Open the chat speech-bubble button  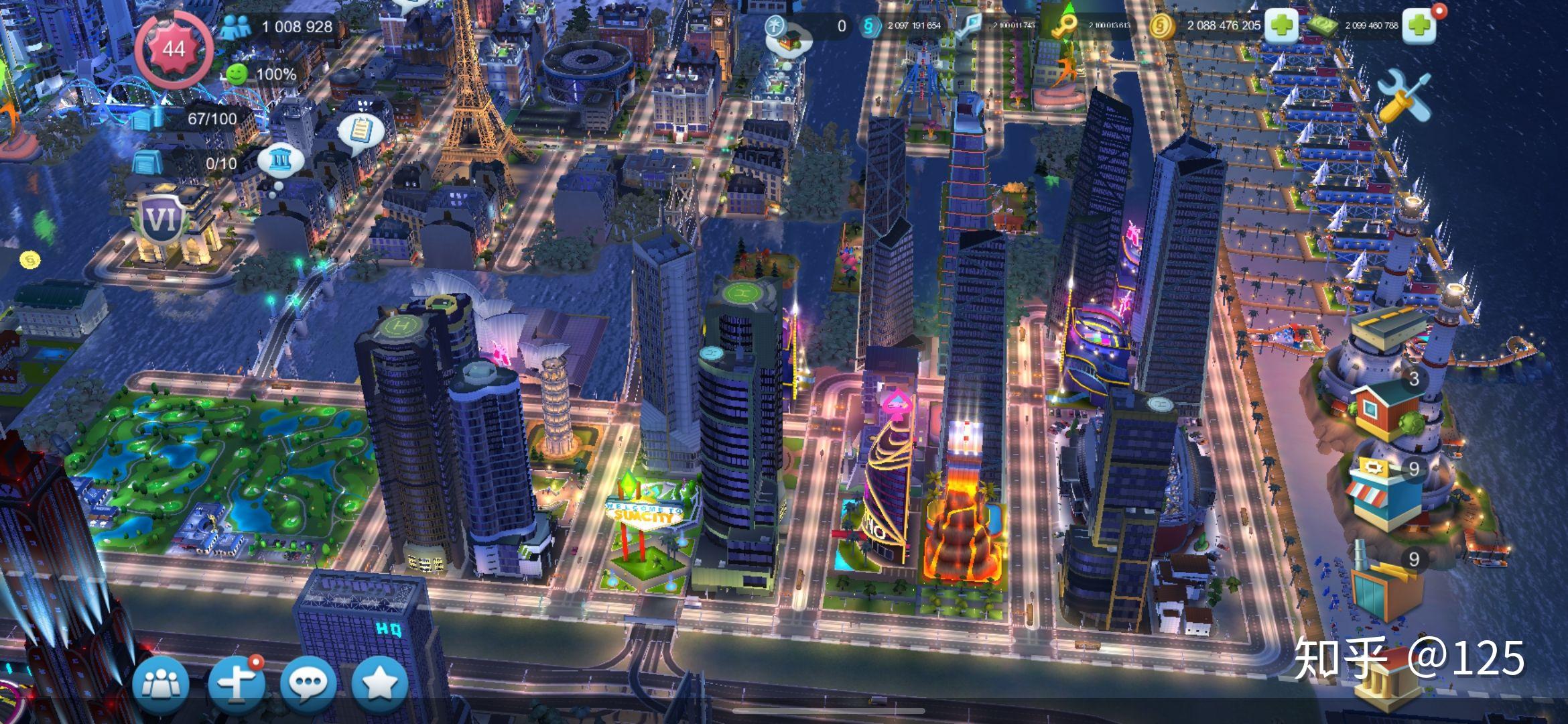pyautogui.click(x=308, y=684)
